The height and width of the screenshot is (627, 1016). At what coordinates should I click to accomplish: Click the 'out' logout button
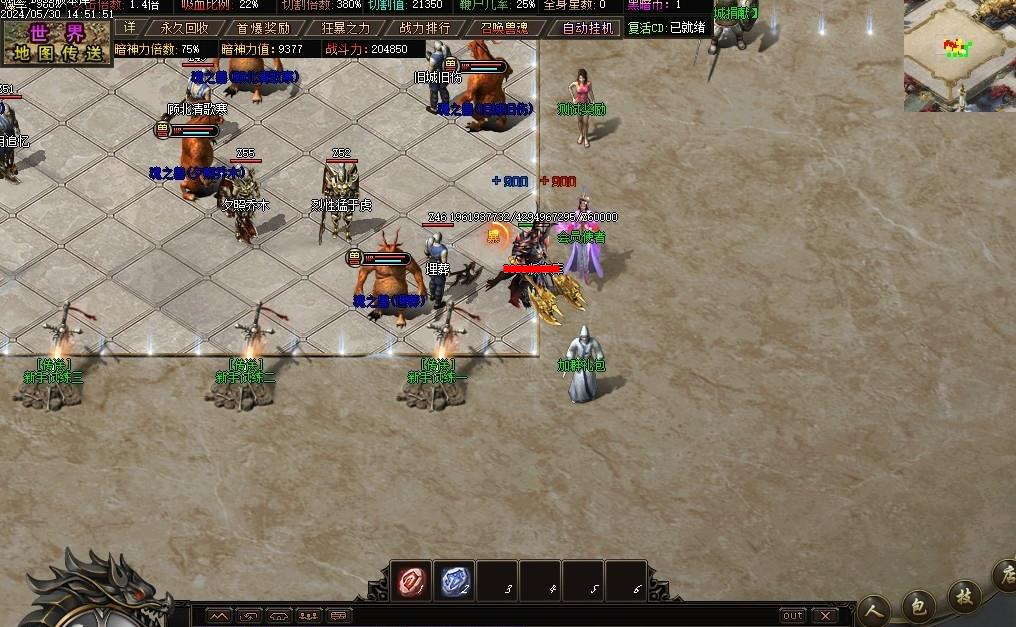click(793, 616)
